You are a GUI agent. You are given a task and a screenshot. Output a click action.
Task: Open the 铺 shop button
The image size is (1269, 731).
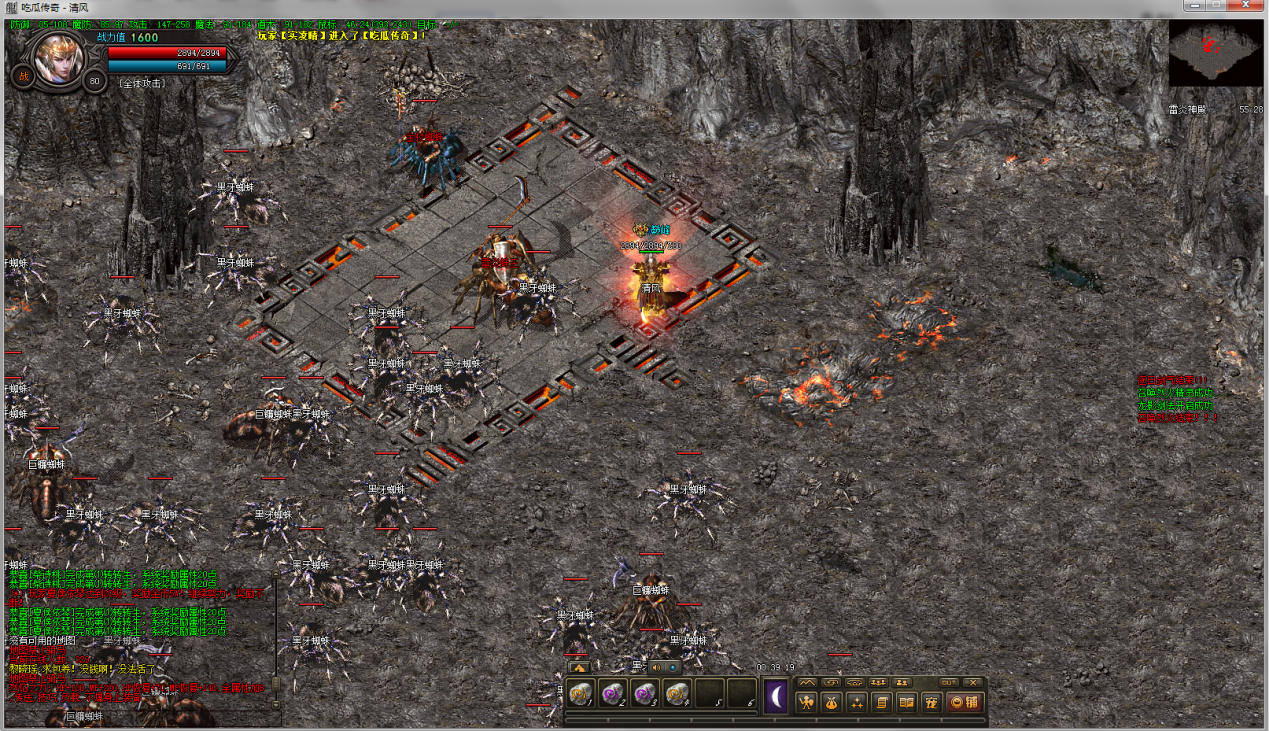coord(964,702)
